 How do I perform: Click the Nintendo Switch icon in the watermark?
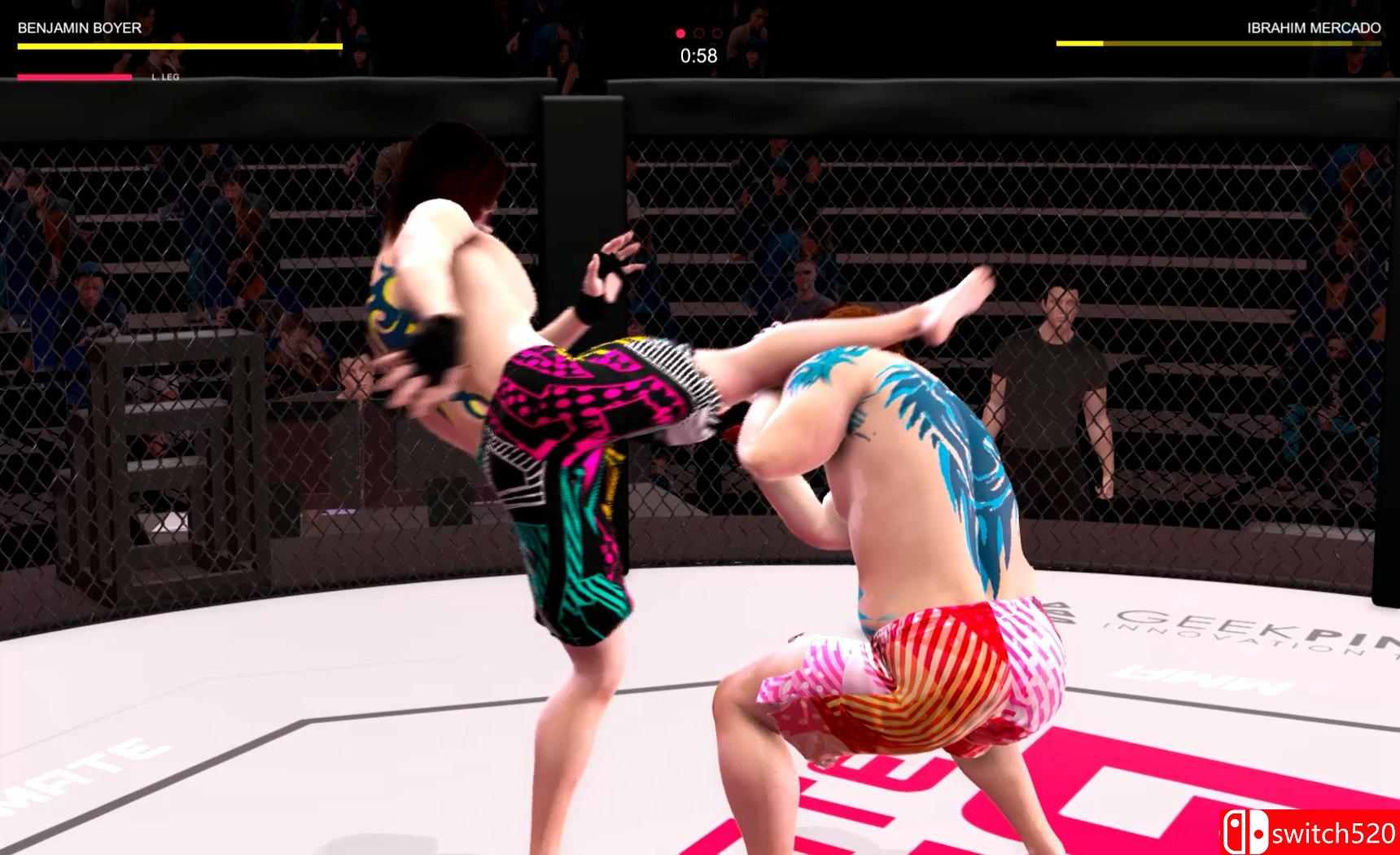[1247, 832]
